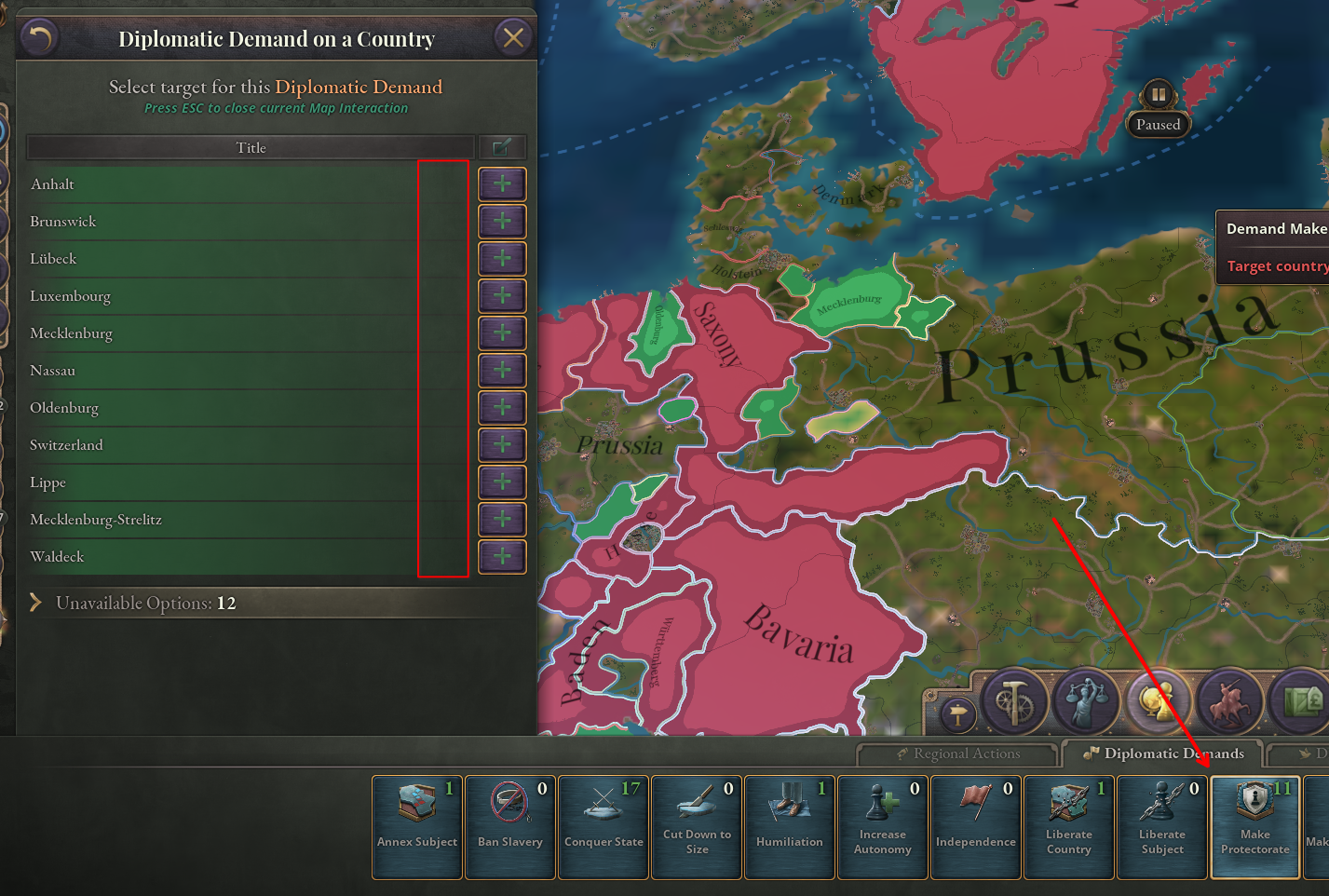1329x896 pixels.
Task: Click the Title column header
Action: coord(251,146)
